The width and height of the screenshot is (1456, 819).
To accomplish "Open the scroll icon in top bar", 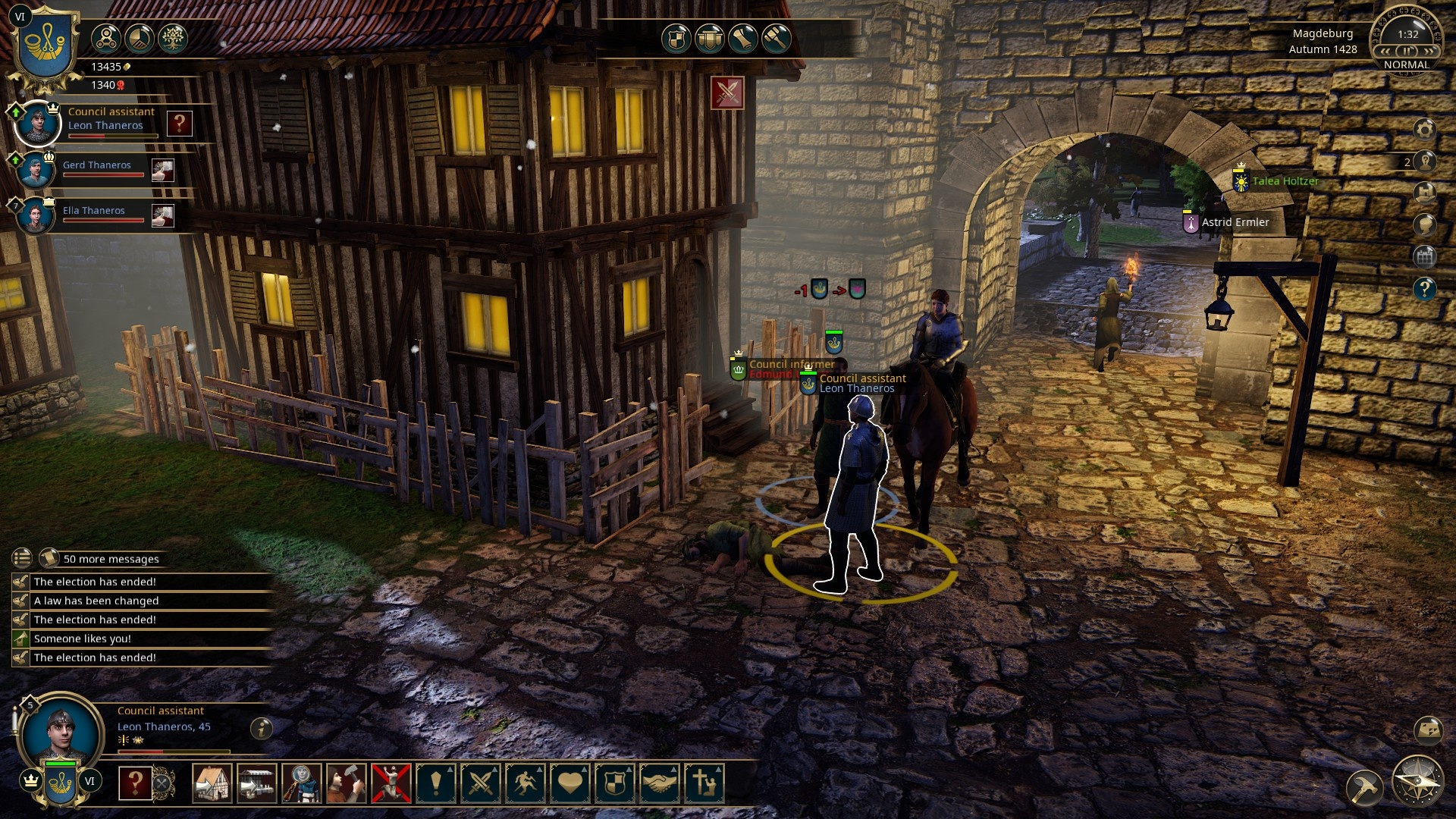I will point(742,38).
